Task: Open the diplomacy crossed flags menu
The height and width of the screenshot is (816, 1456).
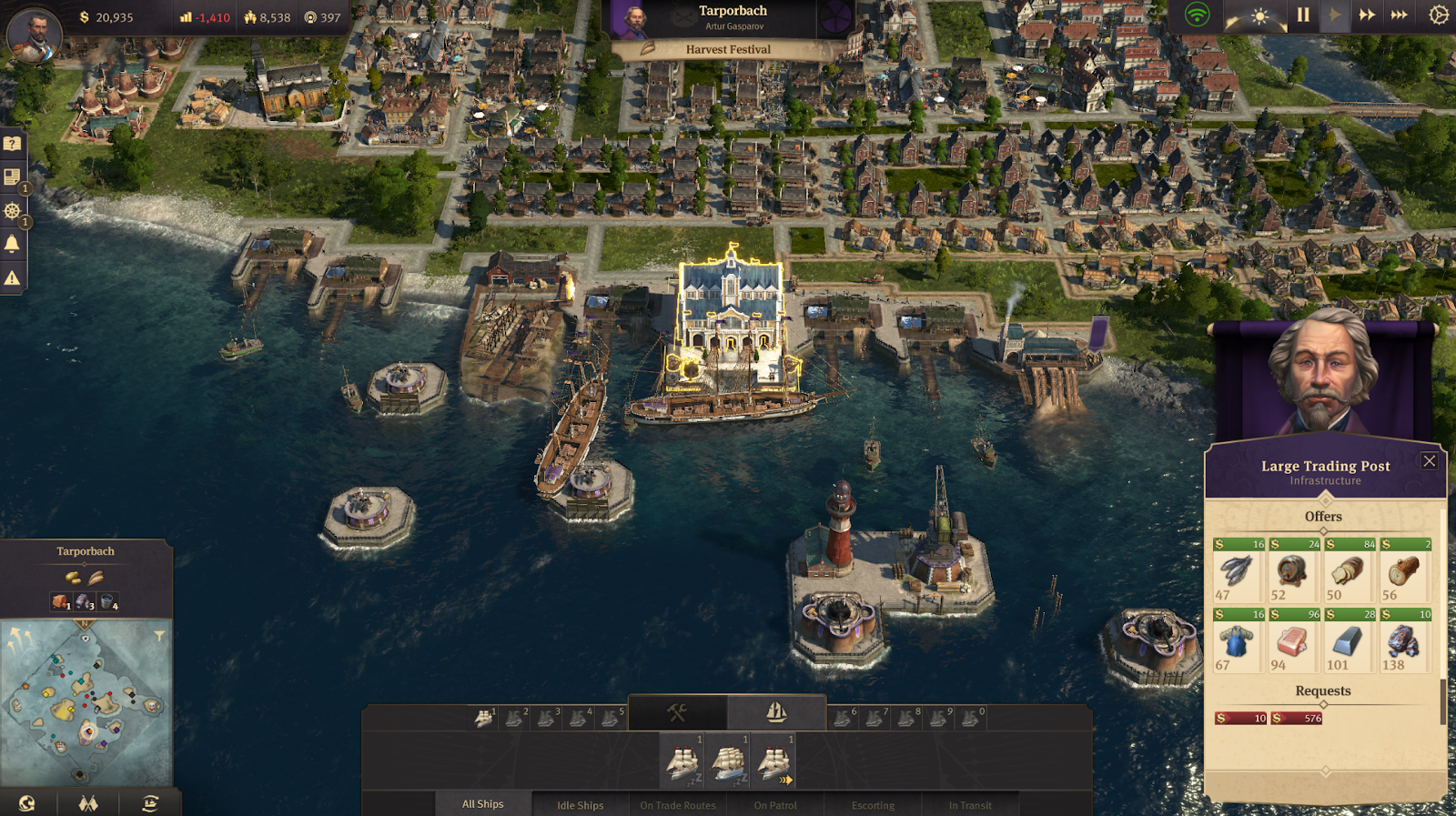Action: 87,803
